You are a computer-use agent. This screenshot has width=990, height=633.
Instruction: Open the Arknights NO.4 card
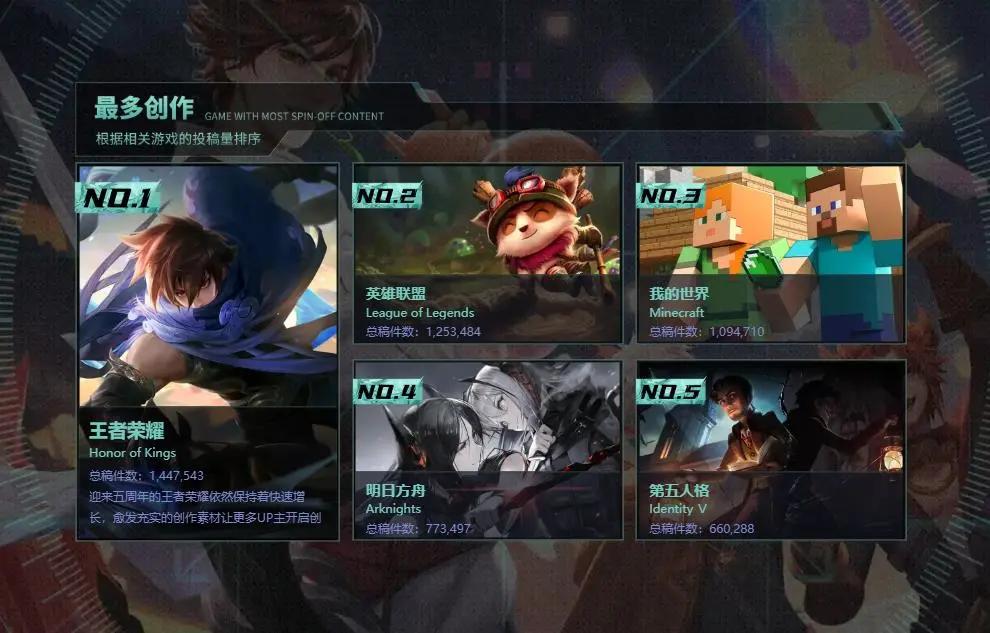[x=488, y=450]
